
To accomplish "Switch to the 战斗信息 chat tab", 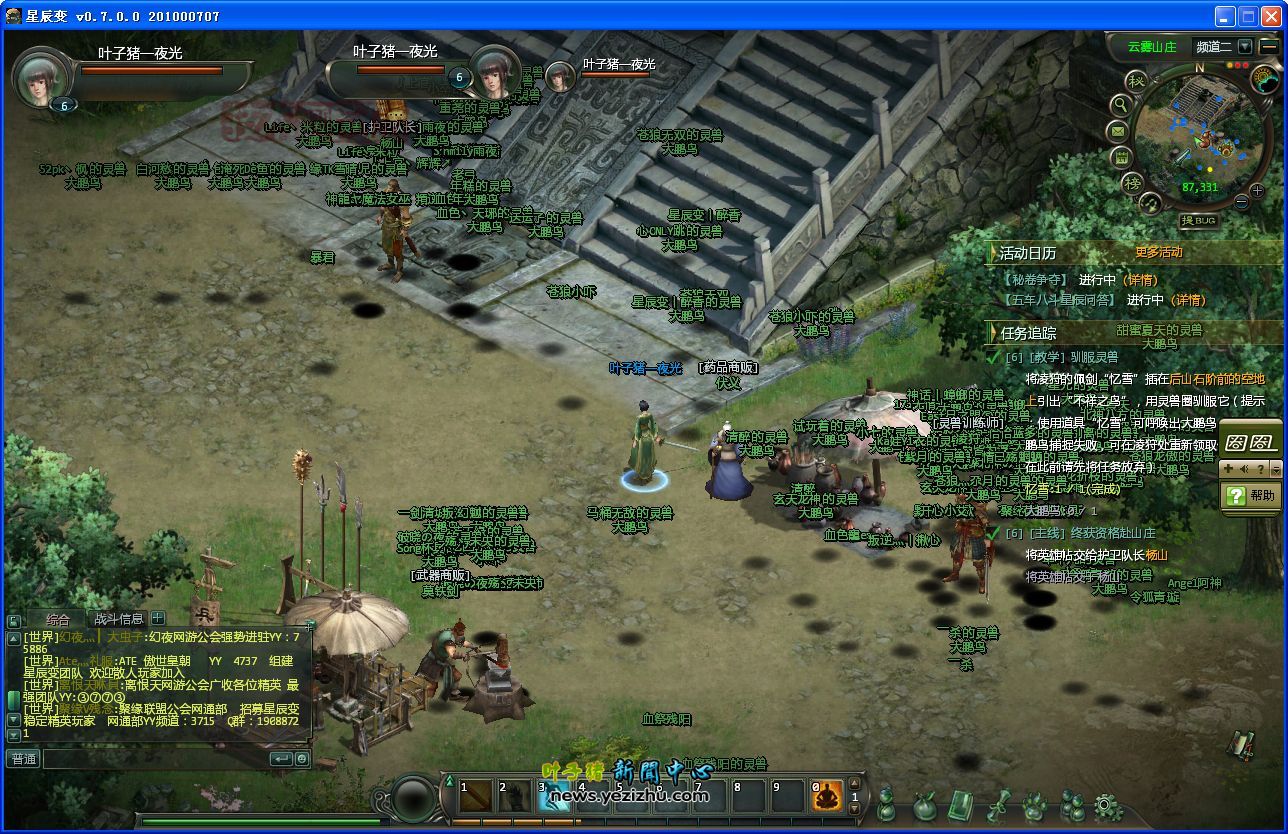I will click(118, 619).
